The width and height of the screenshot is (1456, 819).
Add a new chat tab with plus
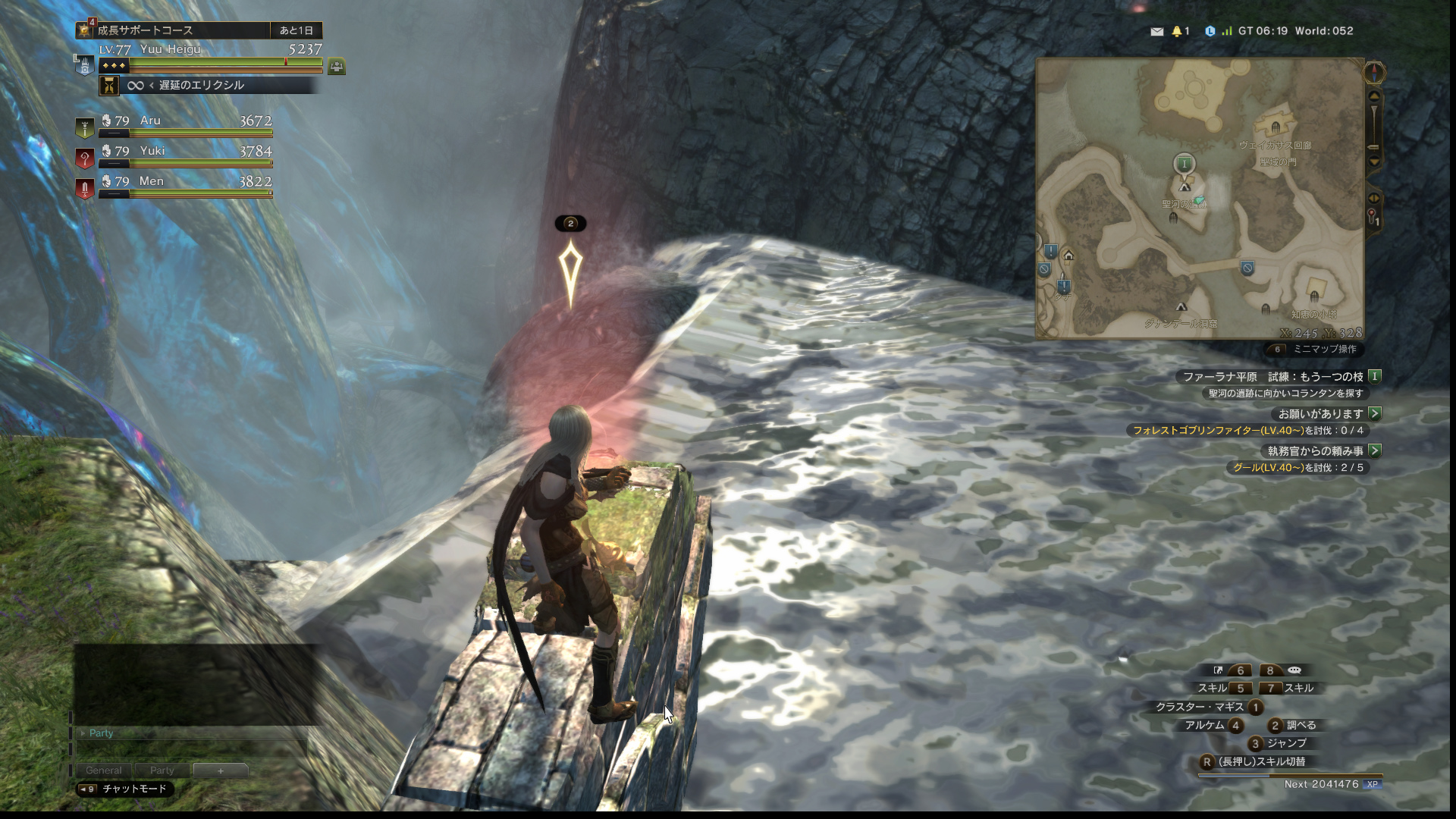click(x=221, y=770)
